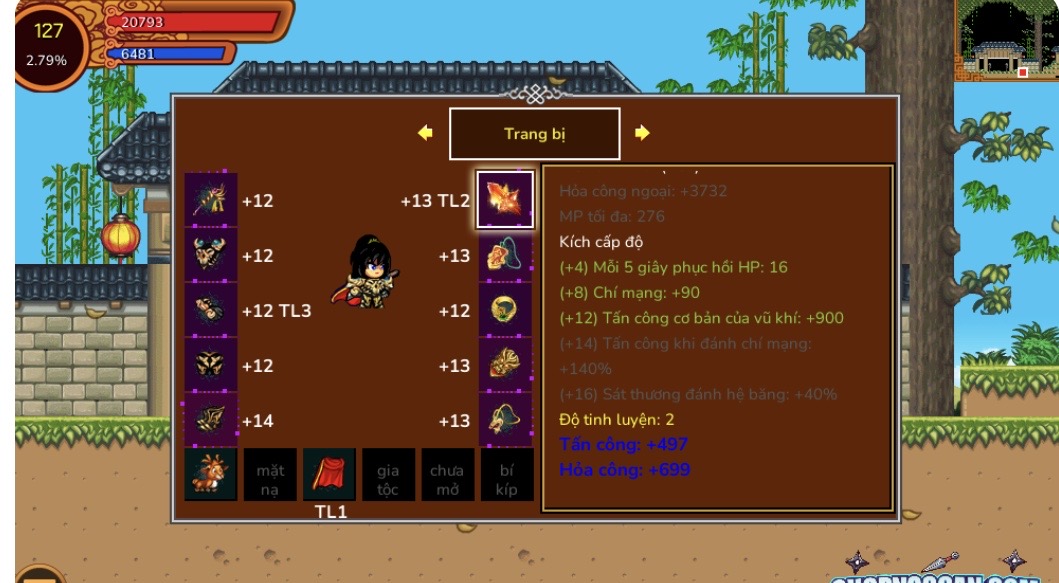Viewport: 1059px width, 583px height.
Task: Select the fiery +13 TL2 weapon slot
Action: (505, 200)
